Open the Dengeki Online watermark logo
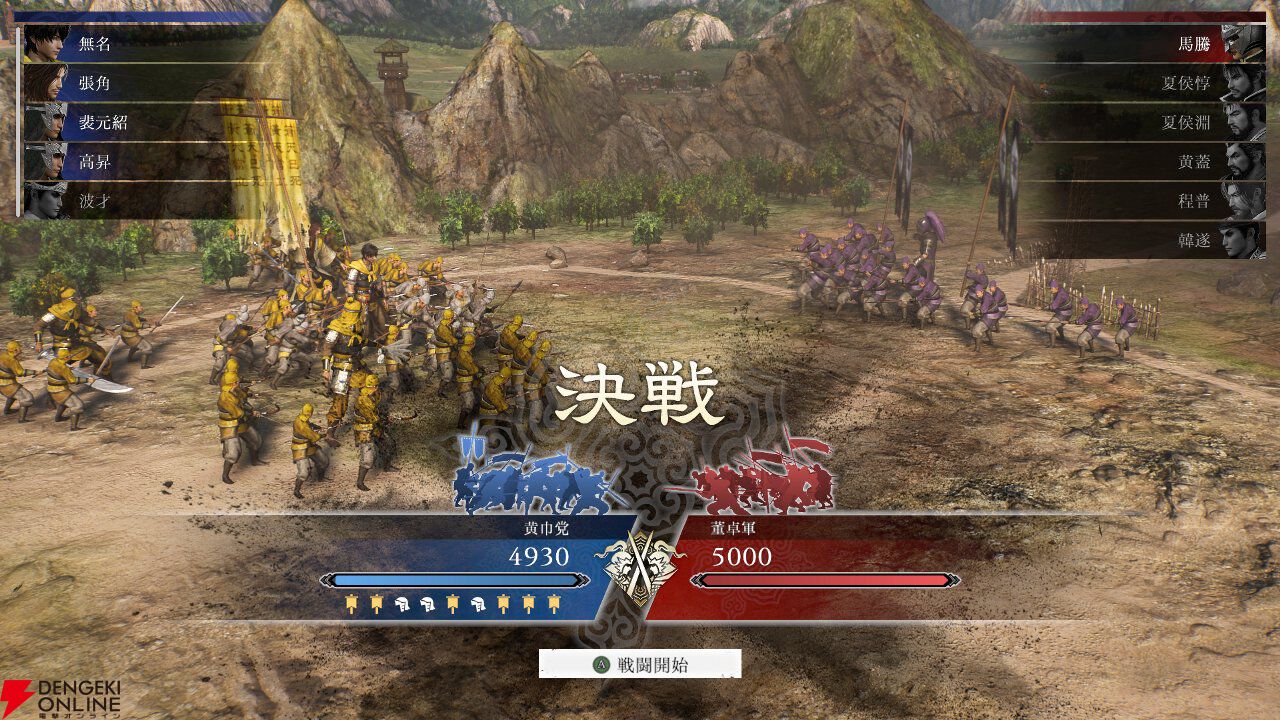This screenshot has height=720, width=1280. 62,698
